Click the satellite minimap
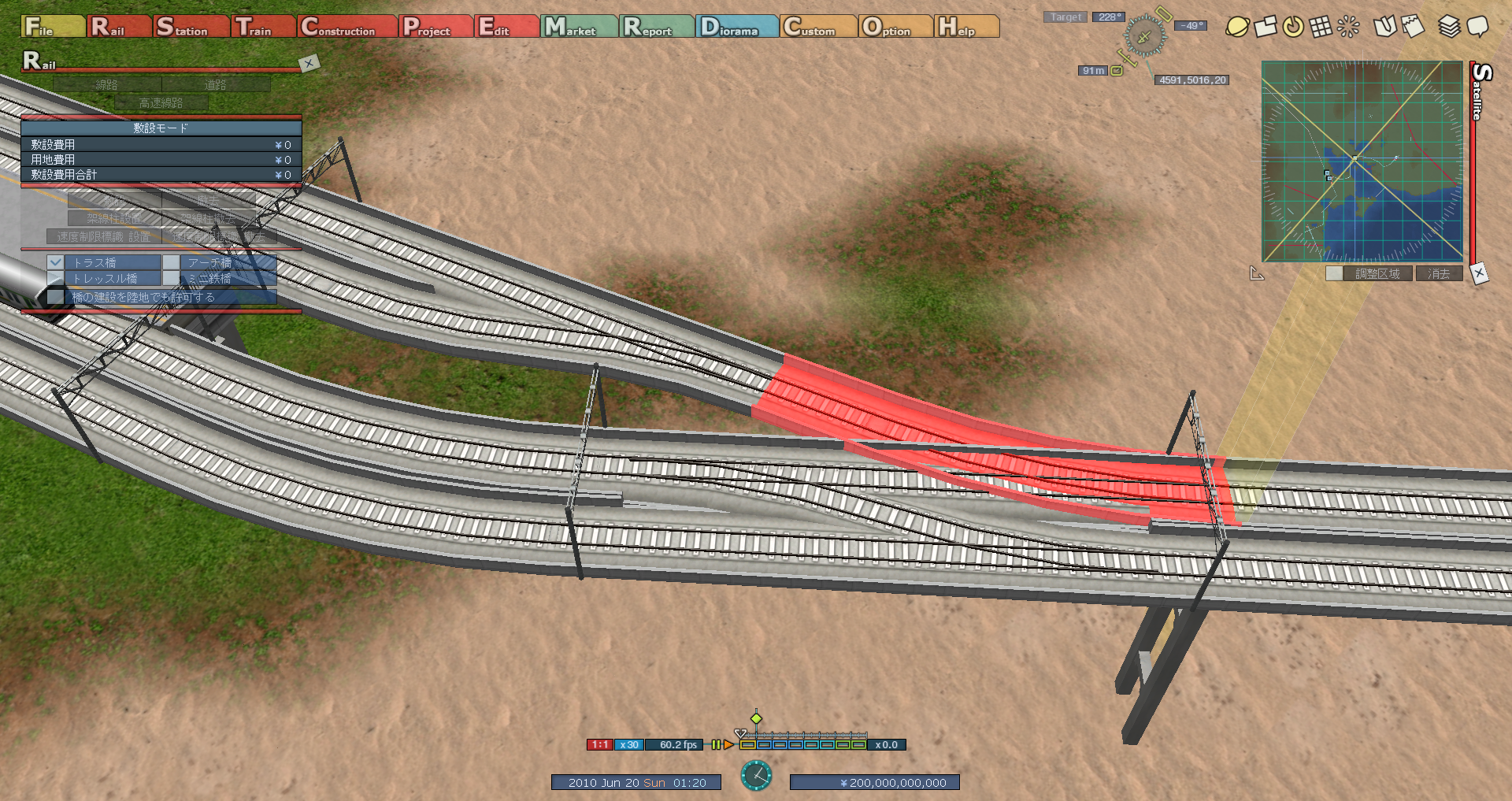1512x801 pixels. point(1362,161)
